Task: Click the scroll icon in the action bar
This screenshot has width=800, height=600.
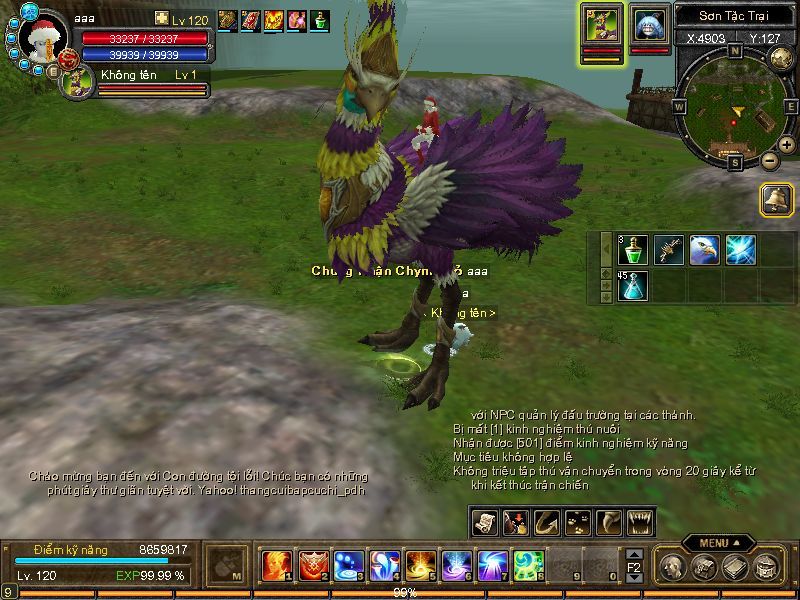Action: pos(484,521)
